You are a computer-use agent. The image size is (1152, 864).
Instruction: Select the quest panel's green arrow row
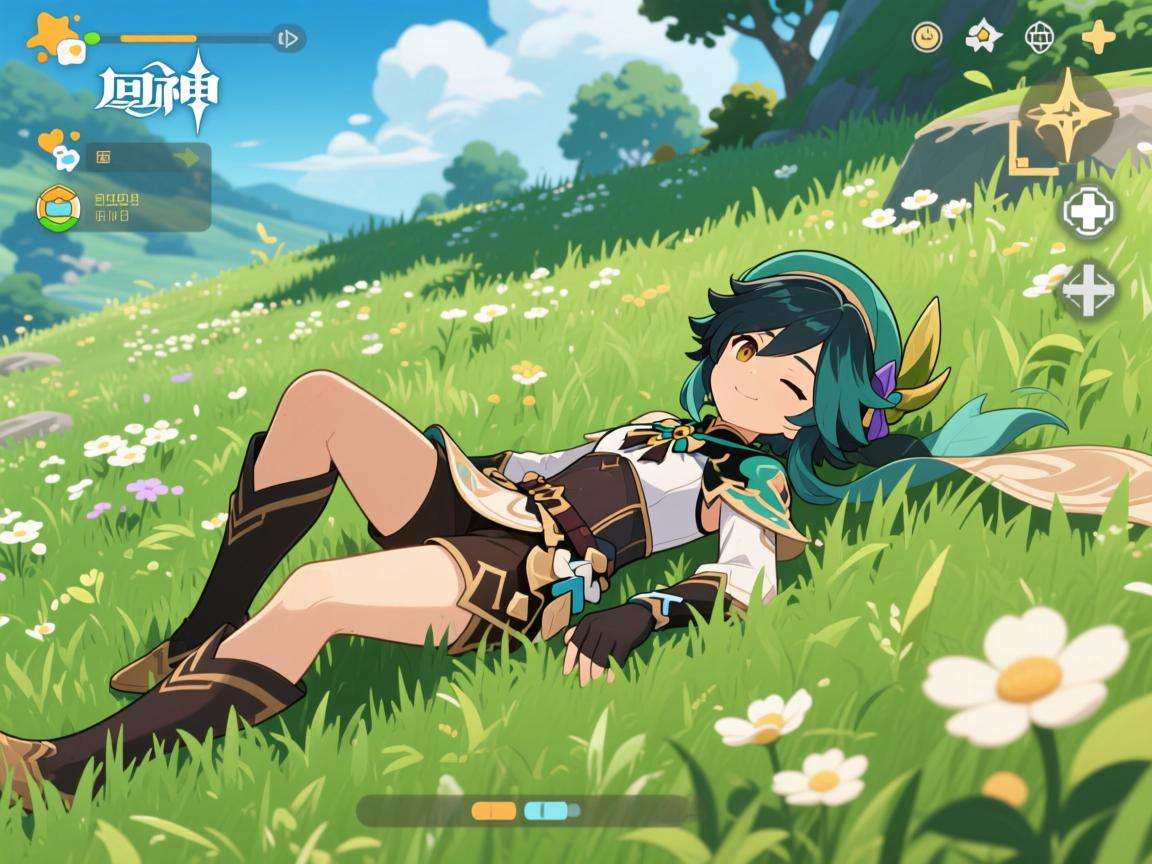tap(148, 157)
